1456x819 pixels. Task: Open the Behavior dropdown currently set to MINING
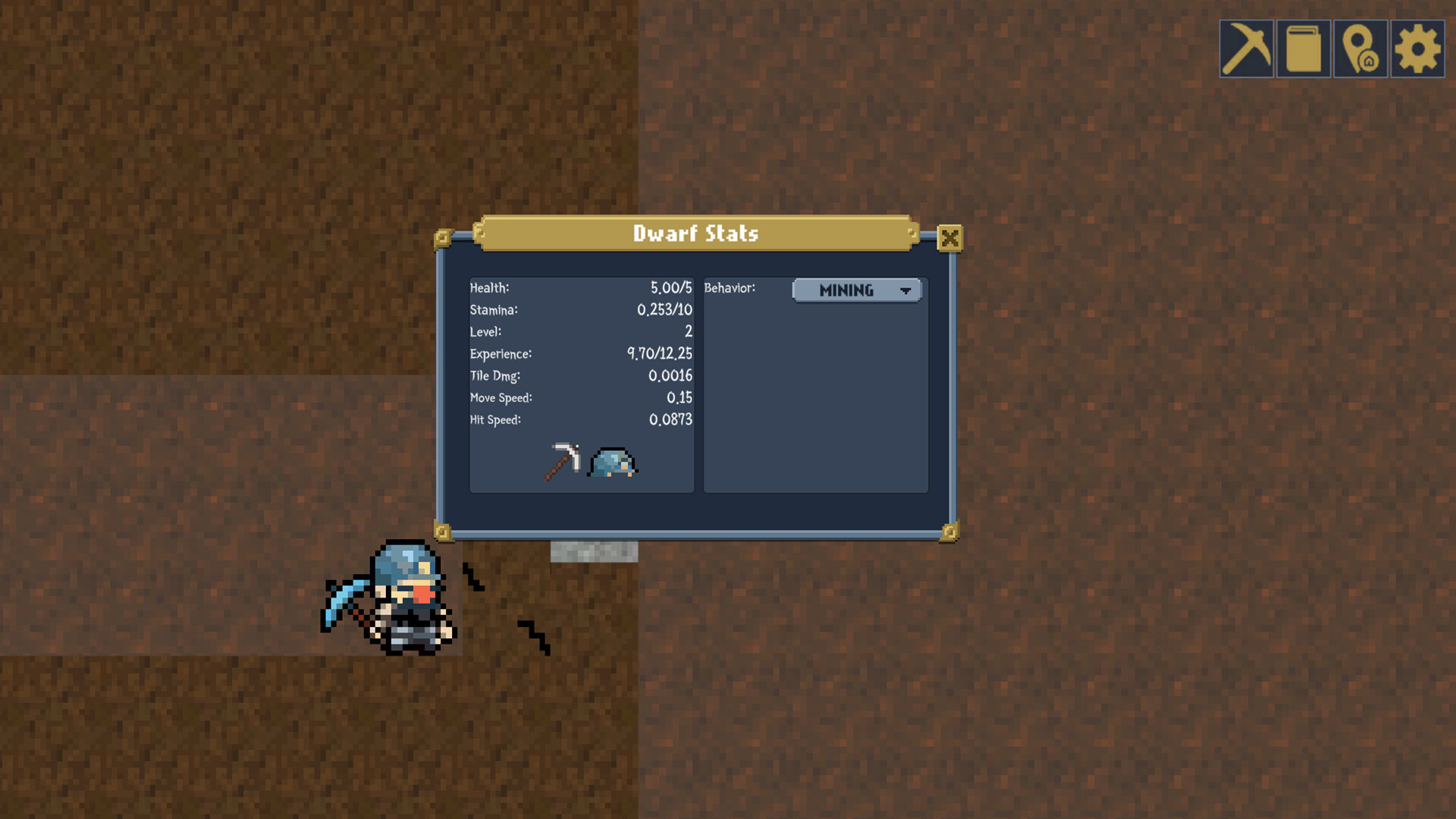pos(857,290)
